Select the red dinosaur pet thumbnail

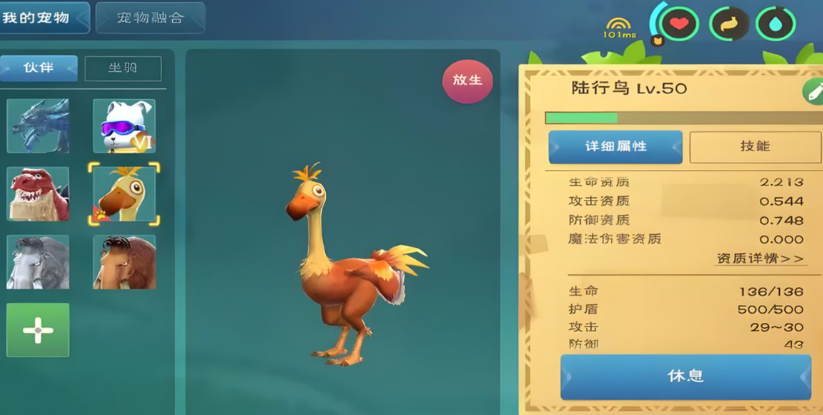[x=38, y=193]
